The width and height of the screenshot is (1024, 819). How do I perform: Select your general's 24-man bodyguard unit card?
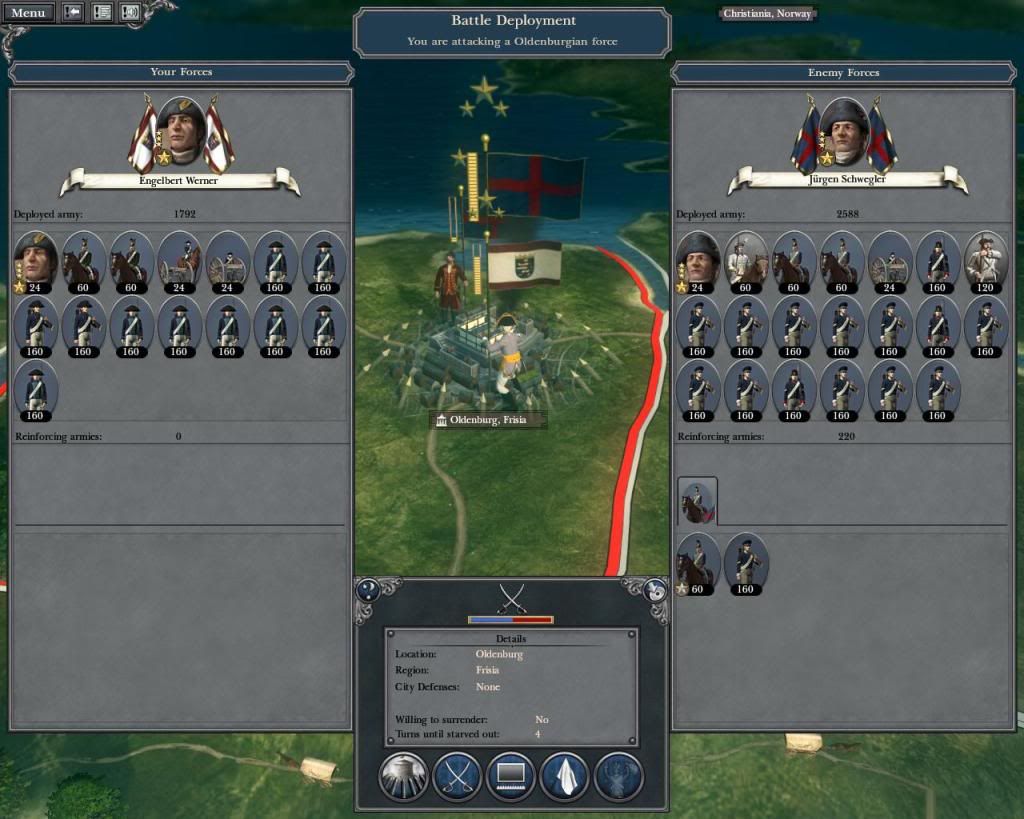point(35,261)
